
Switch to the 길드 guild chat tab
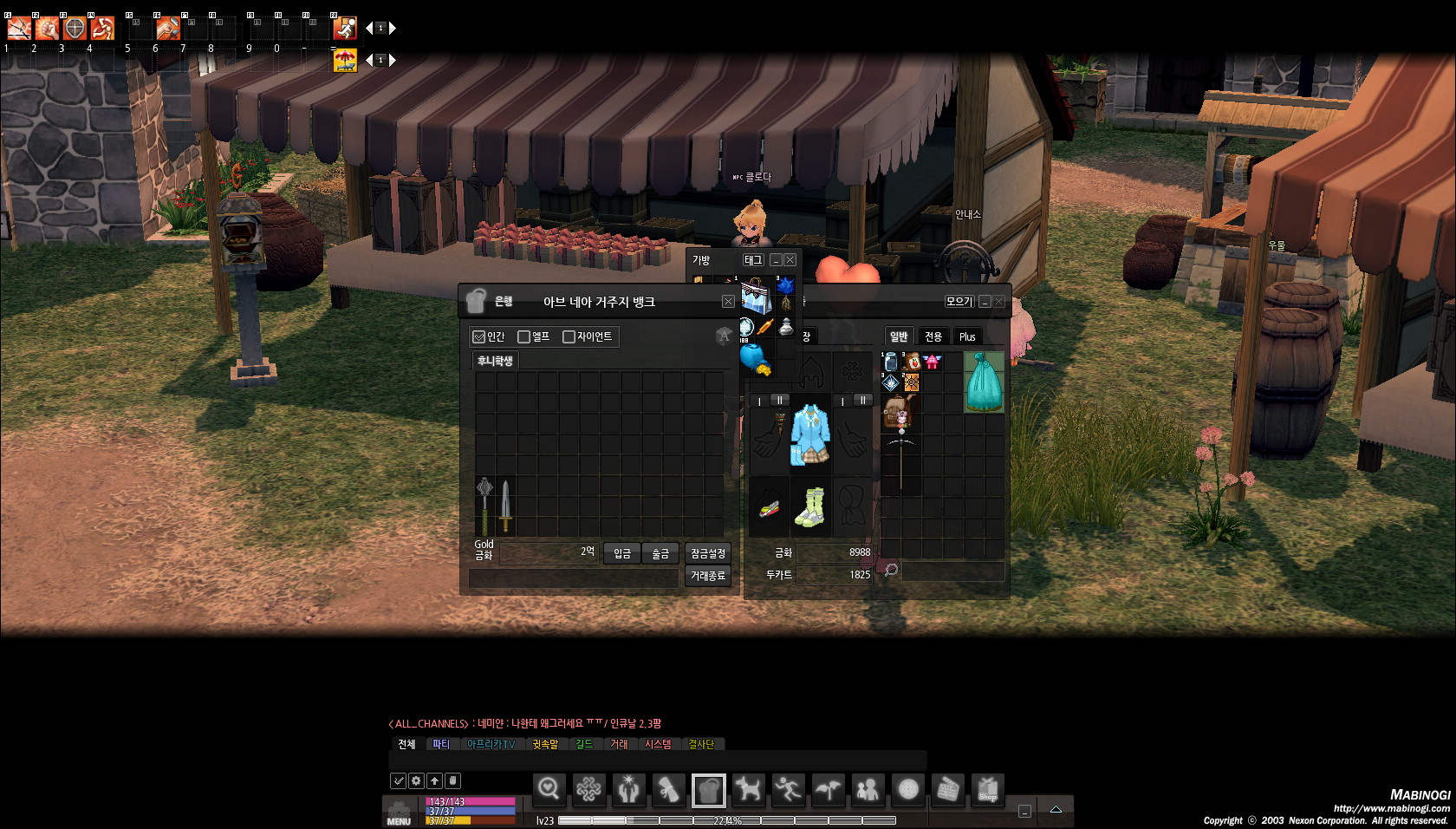pyautogui.click(x=585, y=744)
